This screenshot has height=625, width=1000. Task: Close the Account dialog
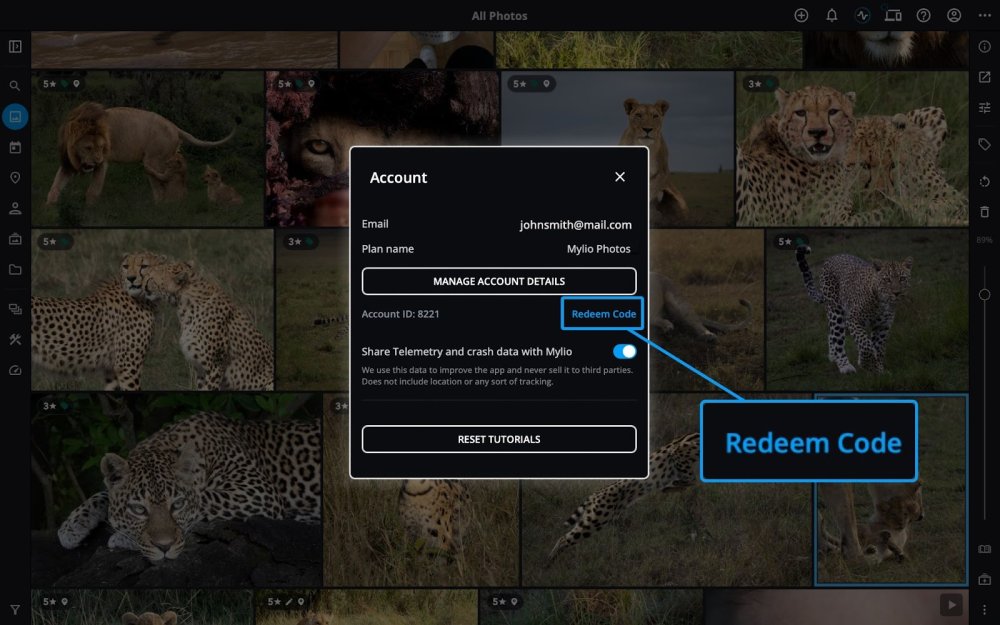click(x=620, y=177)
